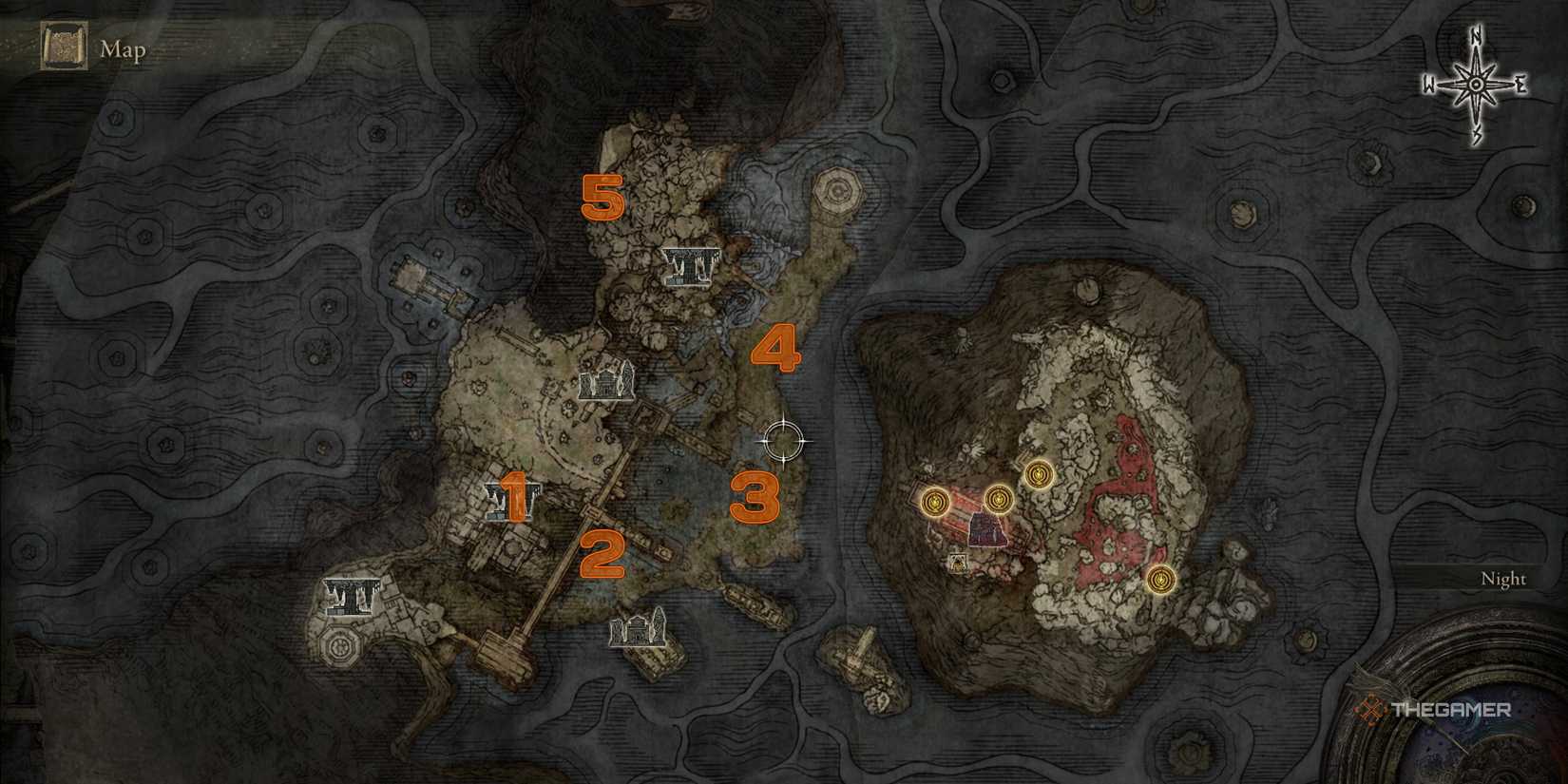Open the Map menu label

[x=122, y=50]
